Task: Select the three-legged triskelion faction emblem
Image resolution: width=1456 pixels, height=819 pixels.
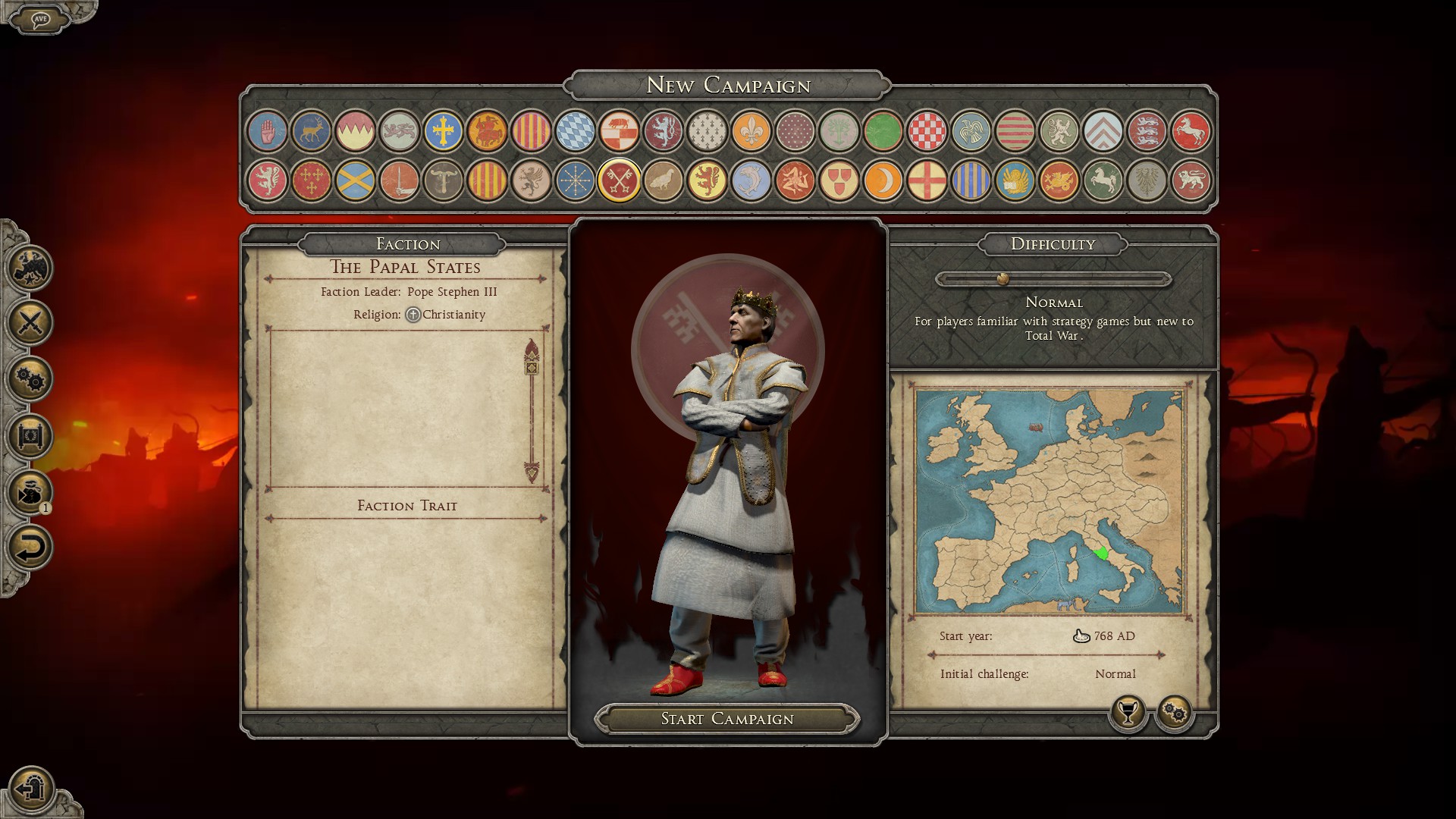Action: pos(795,180)
